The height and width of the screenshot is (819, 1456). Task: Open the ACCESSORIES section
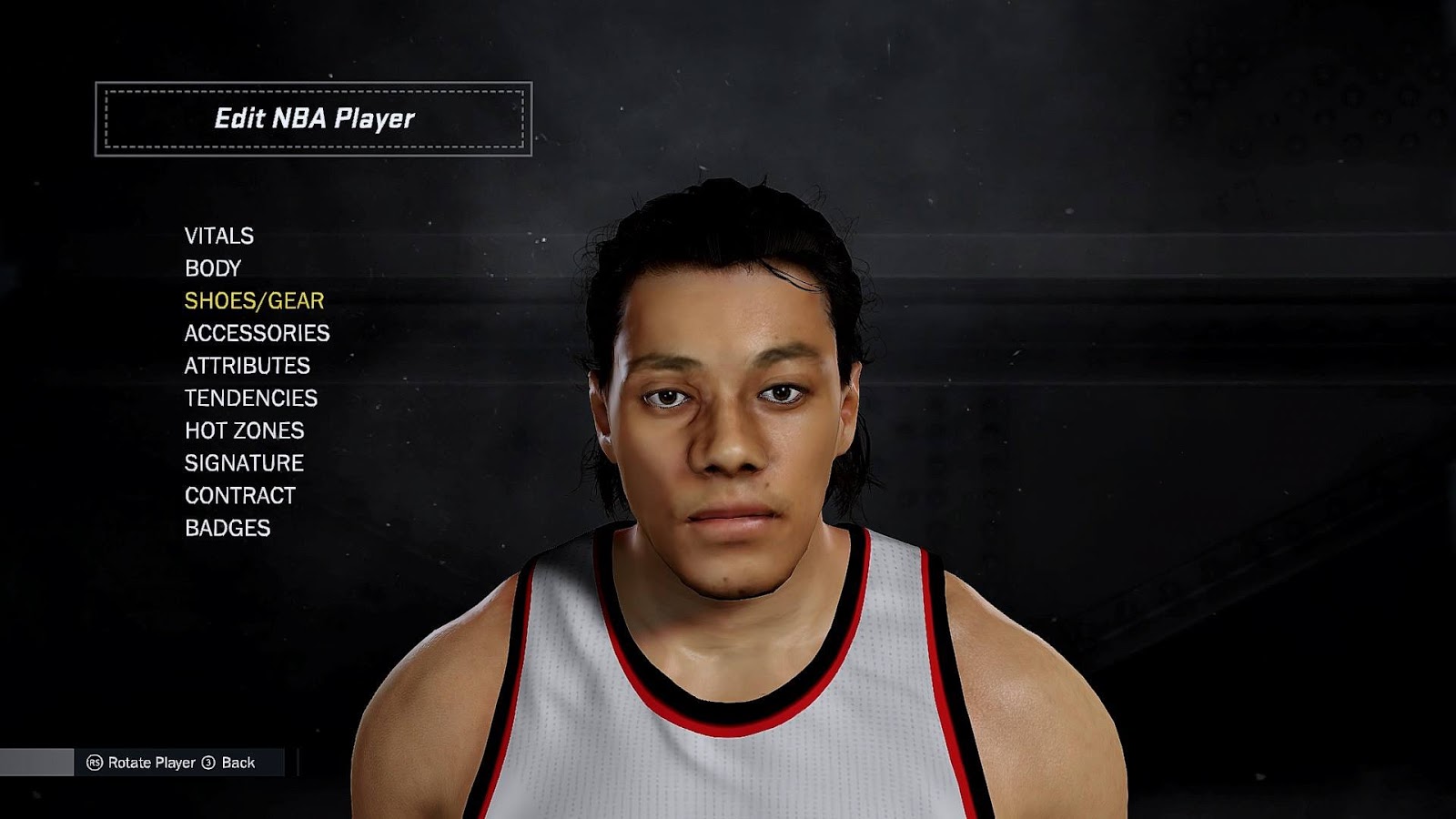pyautogui.click(x=258, y=332)
